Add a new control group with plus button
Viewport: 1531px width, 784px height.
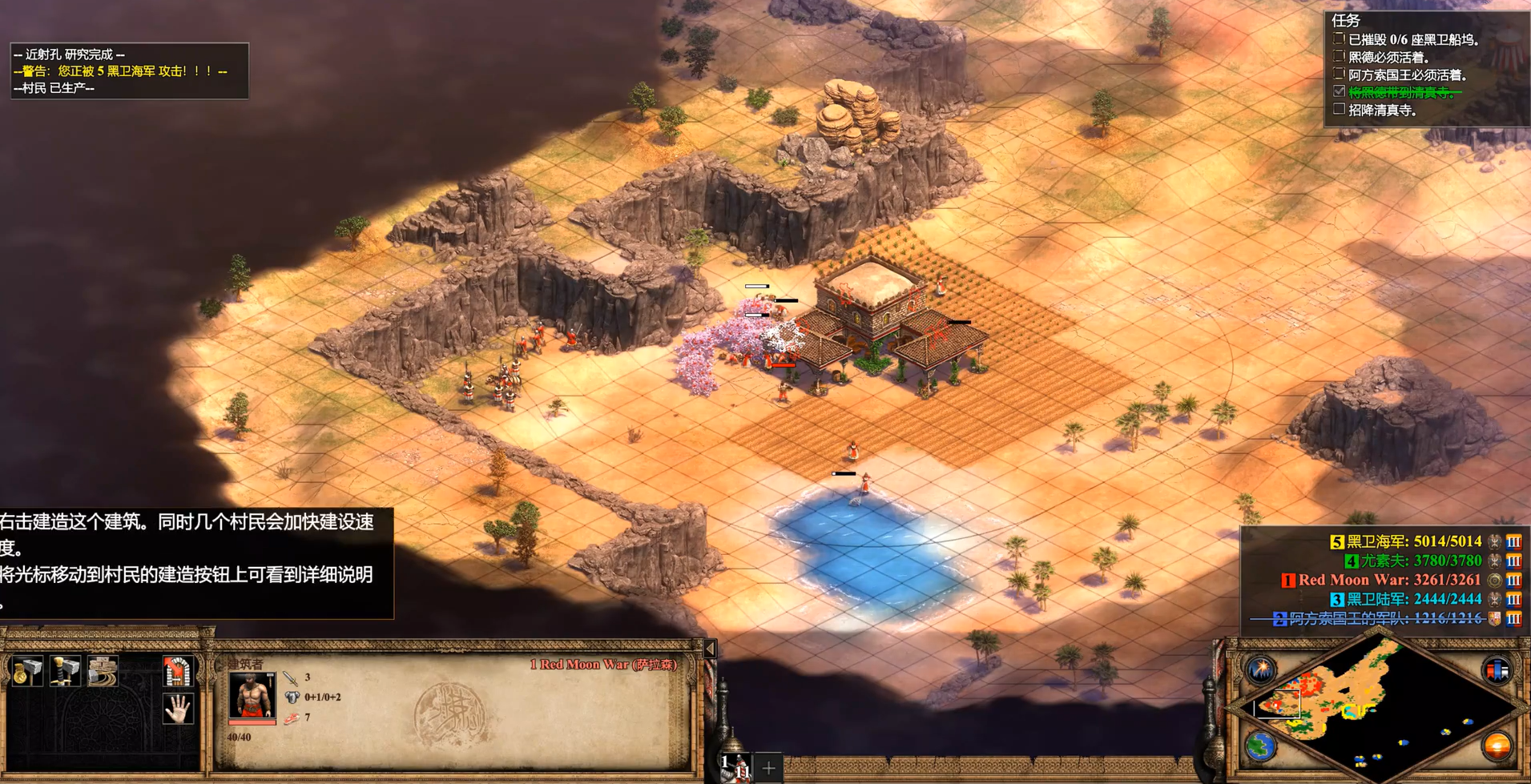pos(768,768)
